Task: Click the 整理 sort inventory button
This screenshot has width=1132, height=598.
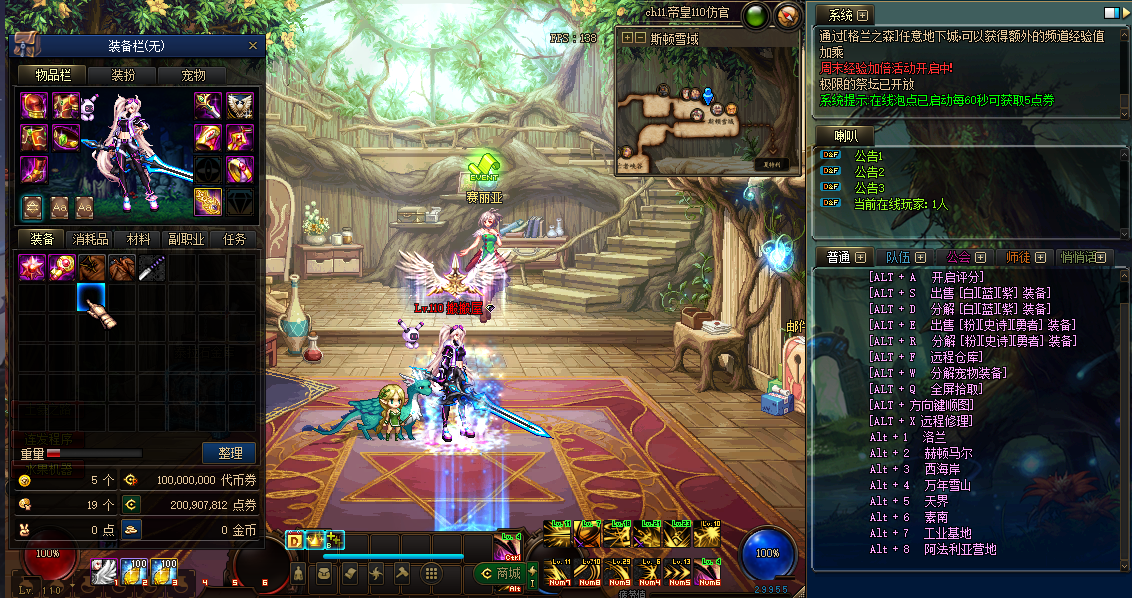Action: pyautogui.click(x=230, y=453)
